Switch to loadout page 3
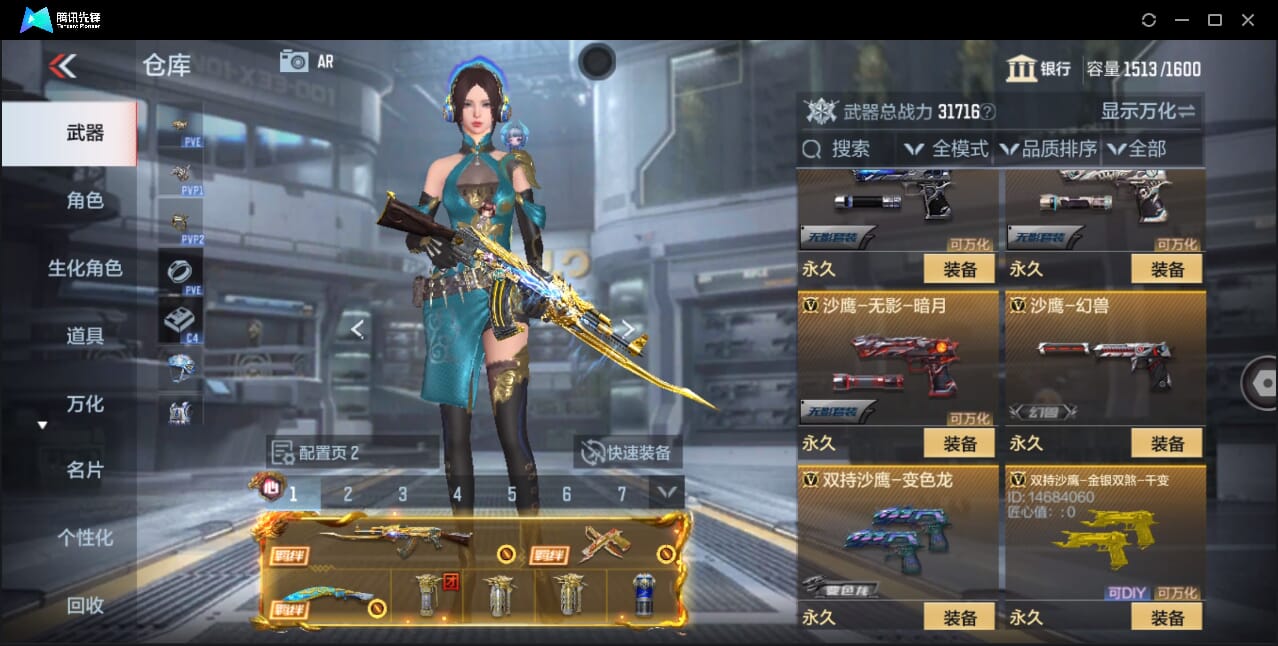Screen dimensions: 1278x646 [403, 494]
